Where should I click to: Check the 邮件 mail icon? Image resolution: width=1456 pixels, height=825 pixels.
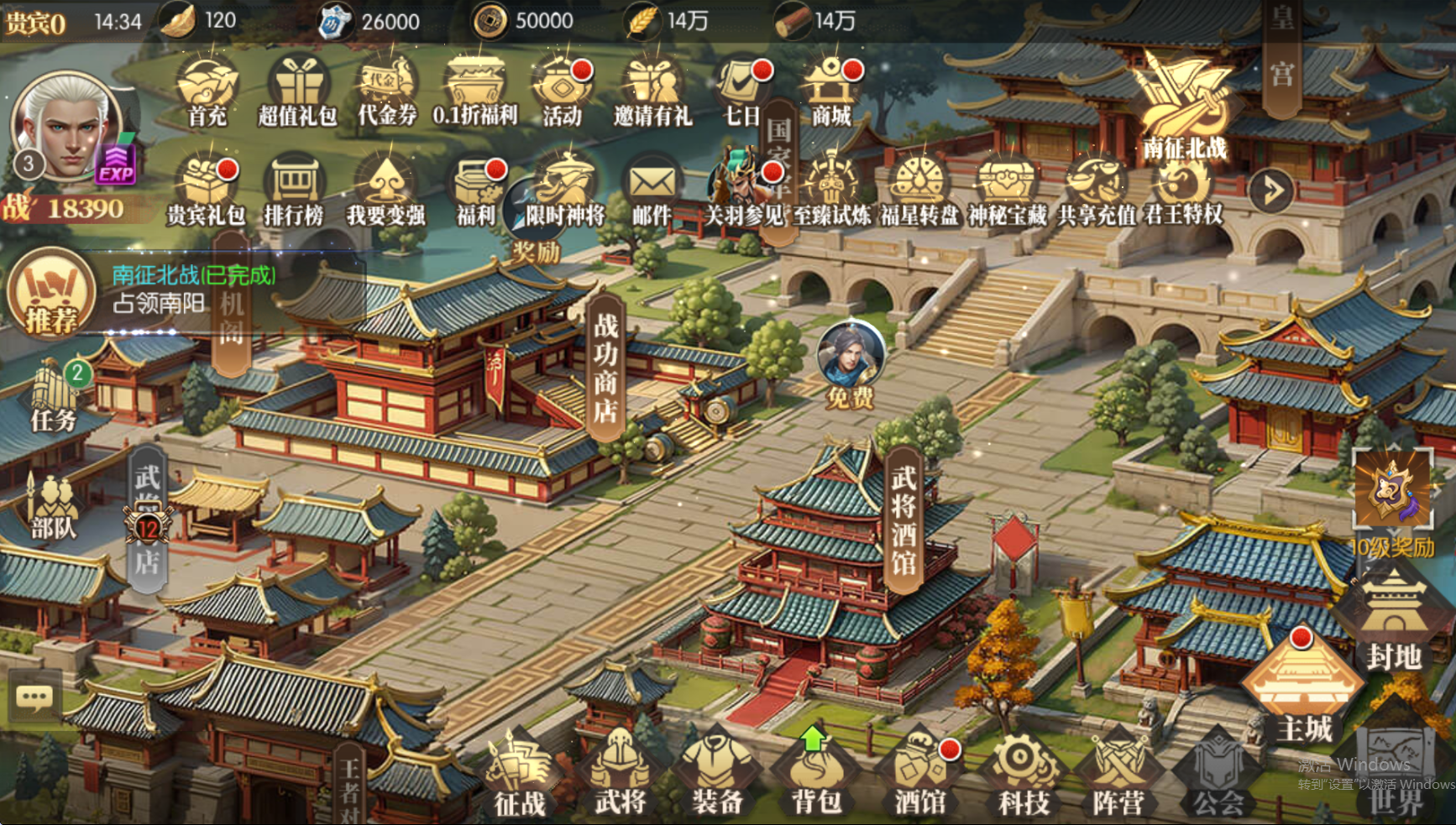pos(652,190)
